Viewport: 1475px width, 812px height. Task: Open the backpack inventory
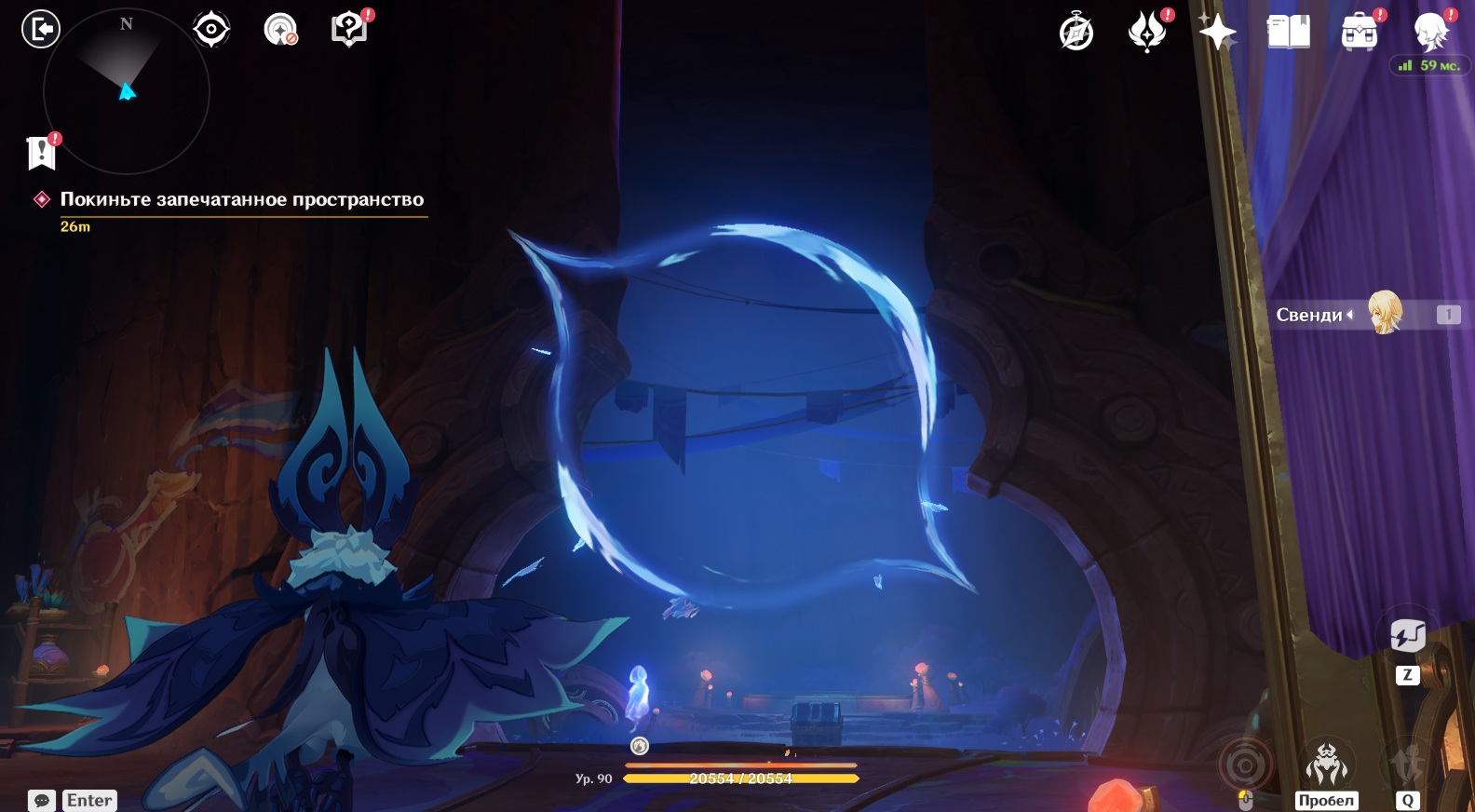point(1359,33)
